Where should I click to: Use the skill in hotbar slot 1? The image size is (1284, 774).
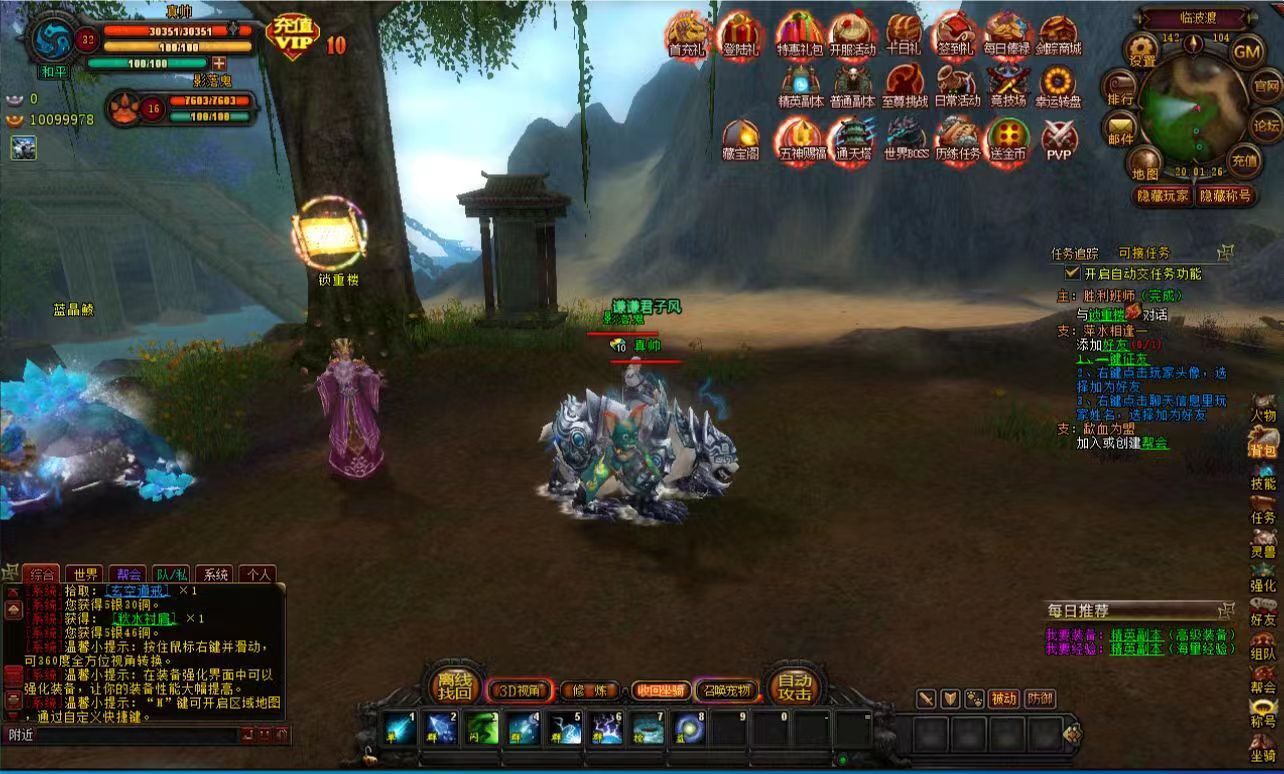[x=401, y=728]
